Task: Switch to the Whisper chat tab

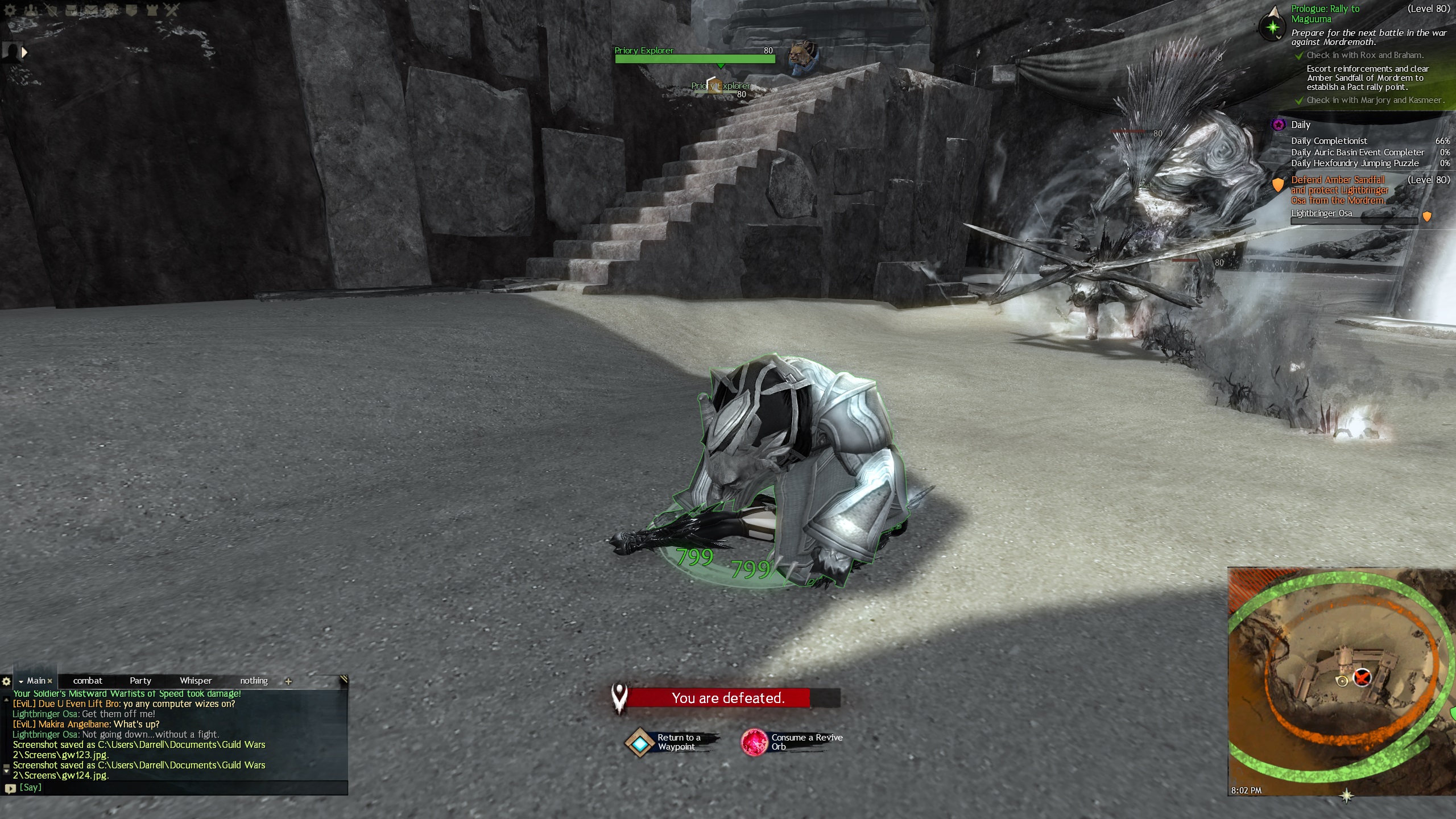Action: (196, 681)
